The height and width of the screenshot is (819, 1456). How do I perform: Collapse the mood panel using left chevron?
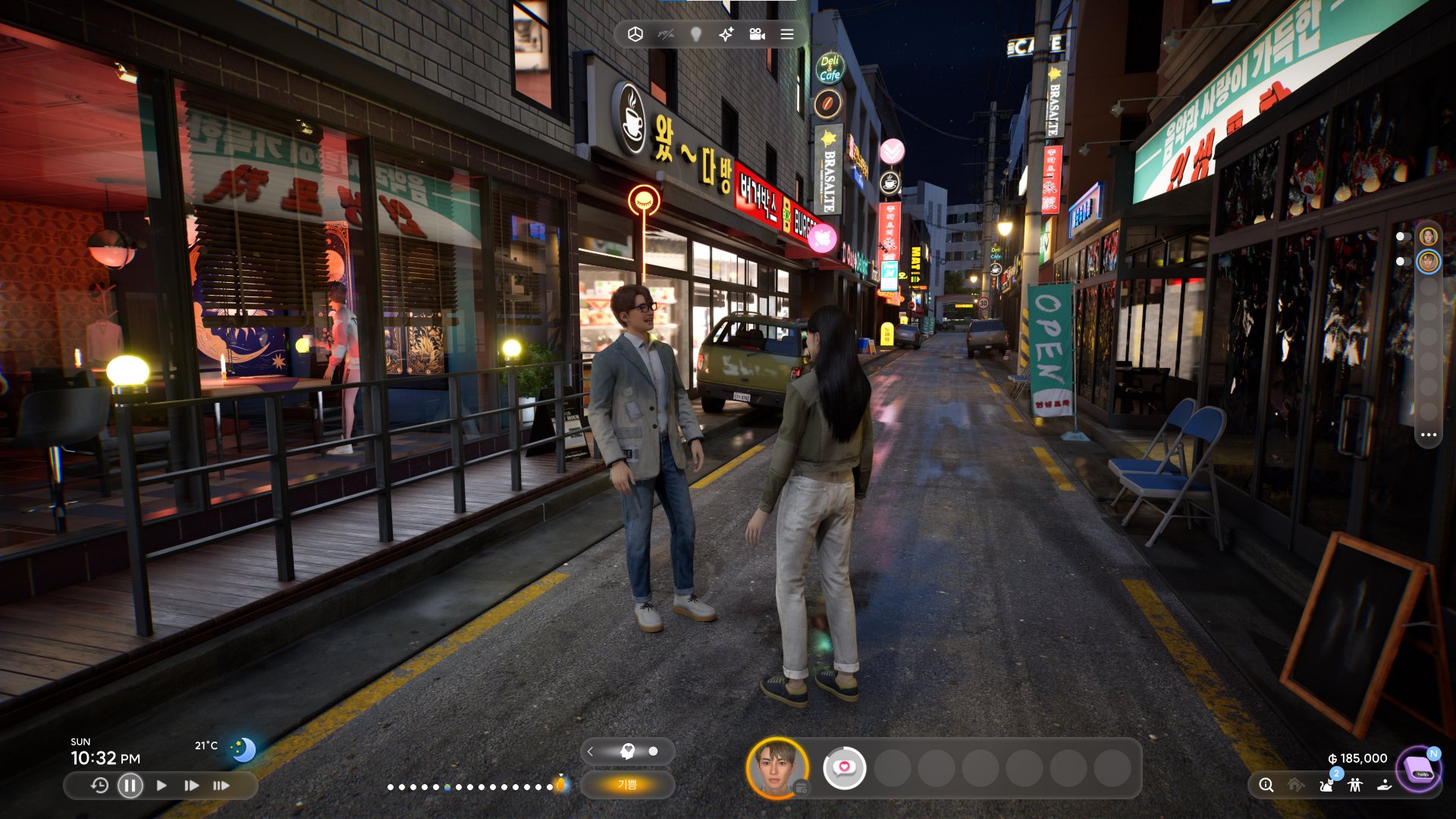pyautogui.click(x=591, y=752)
